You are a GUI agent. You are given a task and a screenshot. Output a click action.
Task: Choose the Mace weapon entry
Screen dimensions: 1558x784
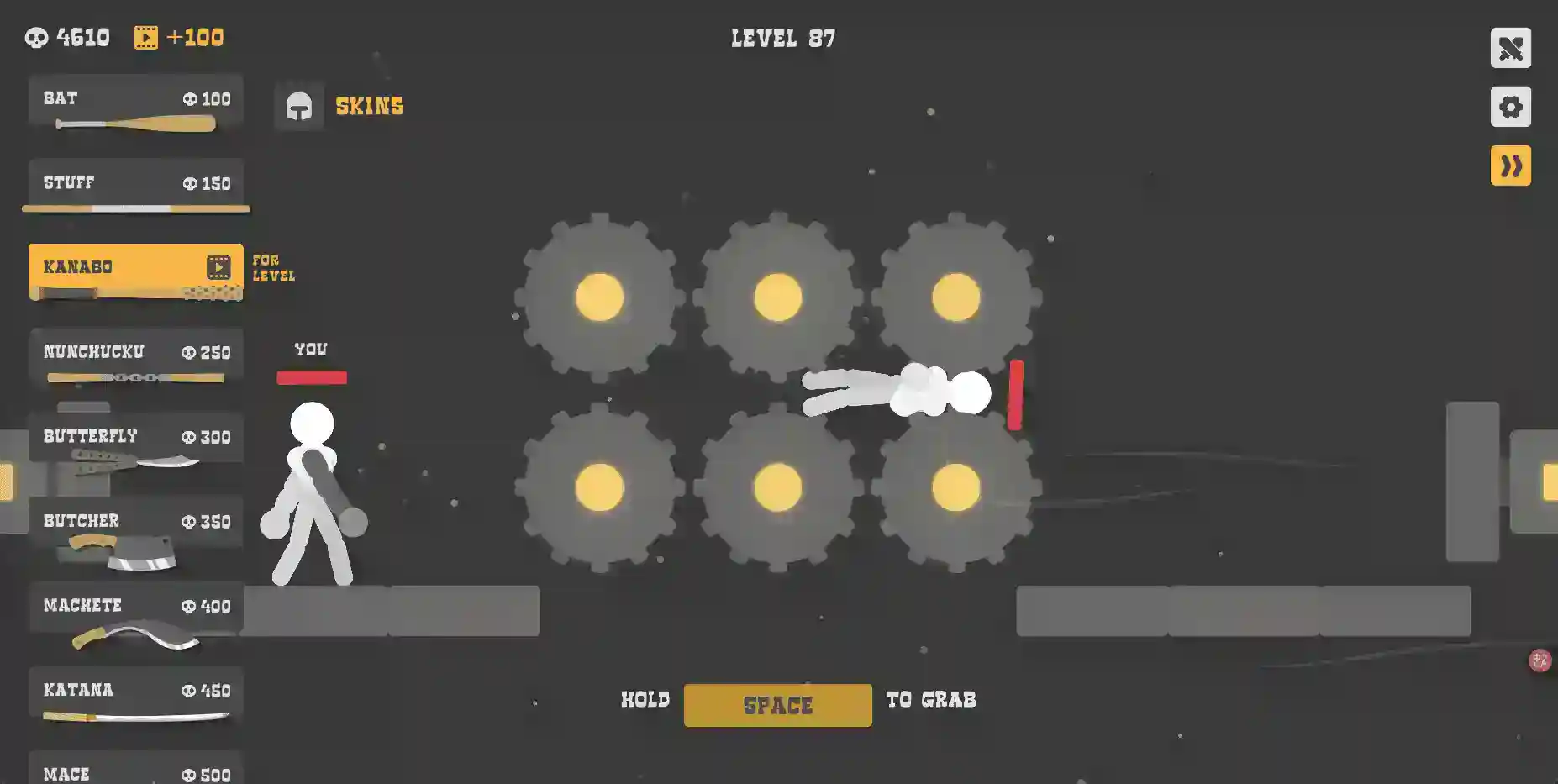pyautogui.click(x=135, y=771)
